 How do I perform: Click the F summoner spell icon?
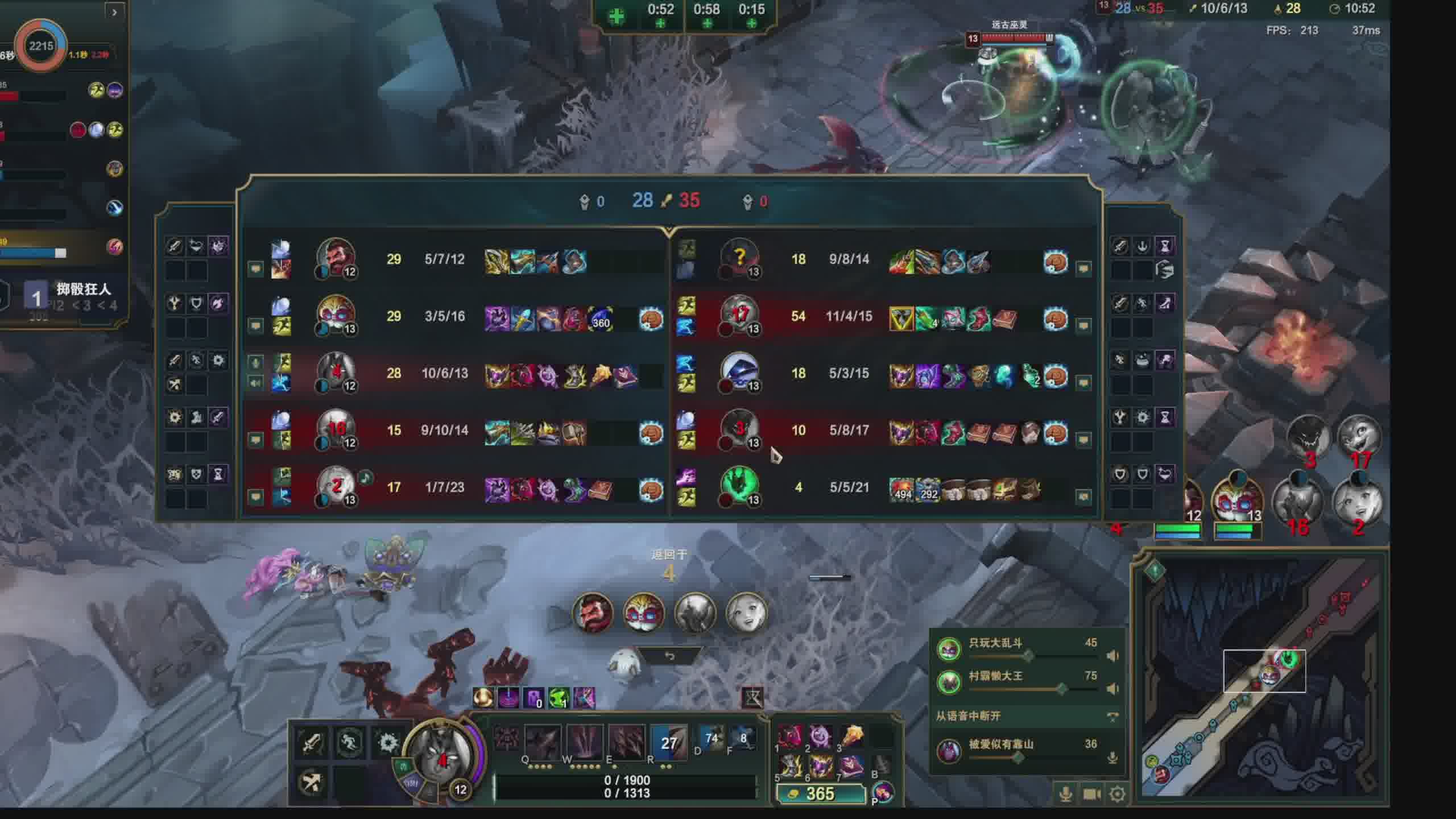tap(743, 739)
